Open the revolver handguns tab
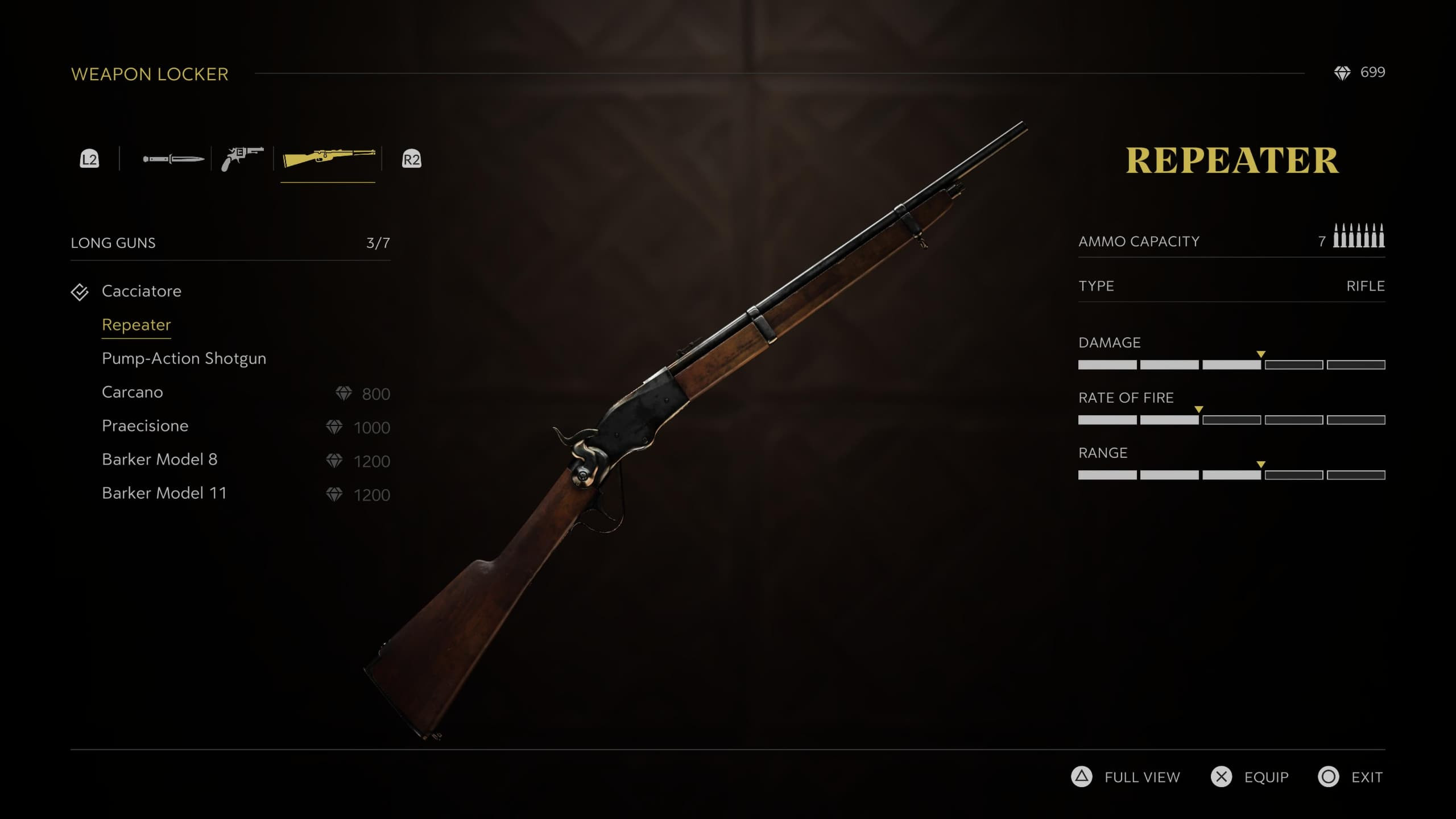This screenshot has height=819, width=1456. coord(242,159)
